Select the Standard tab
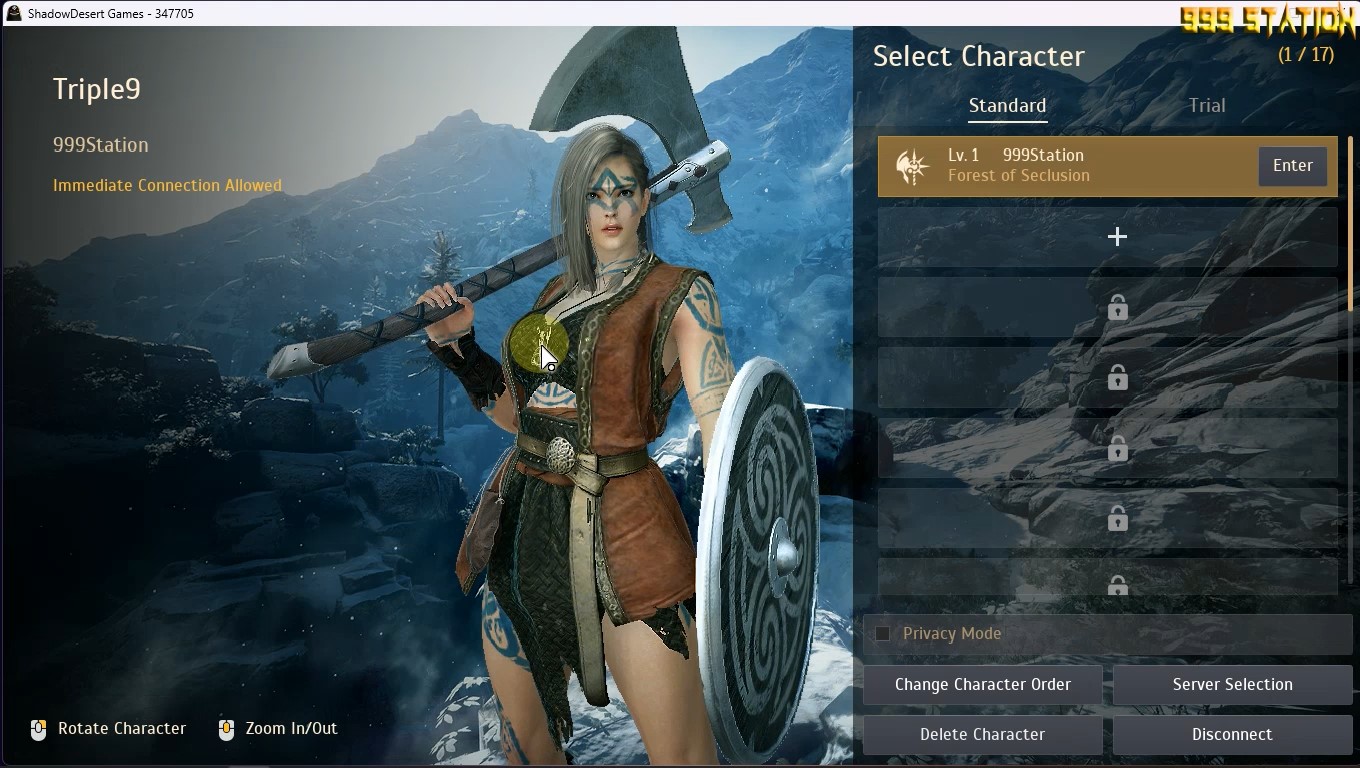 point(1007,106)
